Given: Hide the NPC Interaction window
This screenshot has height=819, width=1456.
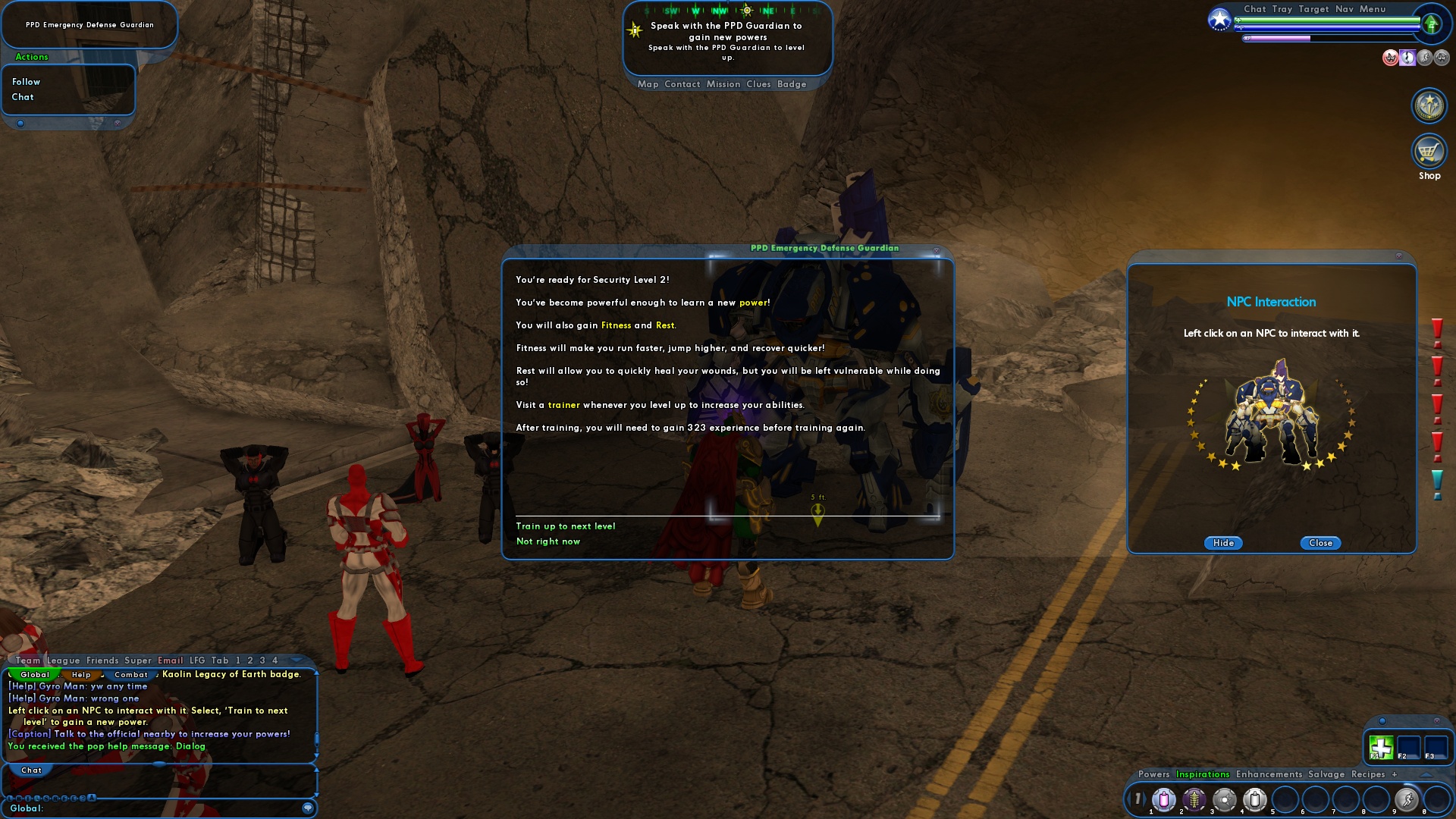Looking at the screenshot, I should pos(1222,543).
